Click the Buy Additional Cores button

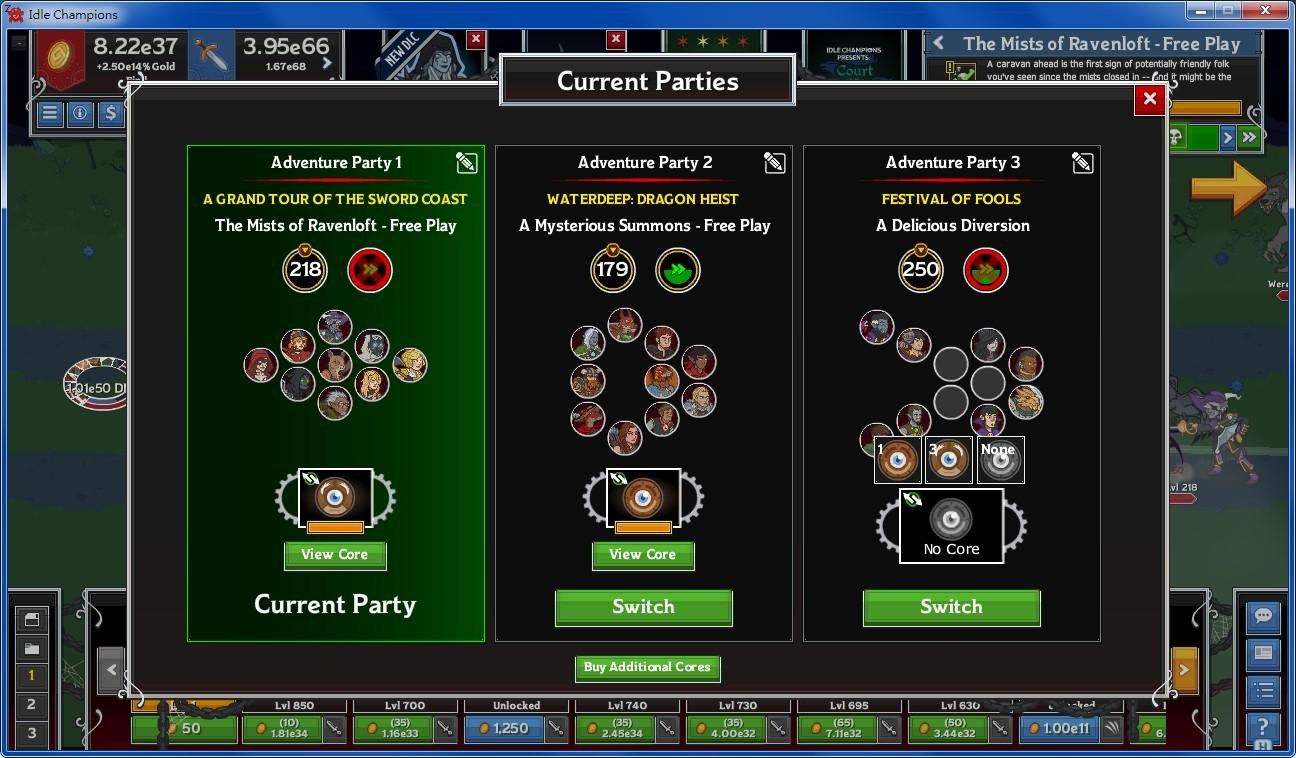[647, 668]
